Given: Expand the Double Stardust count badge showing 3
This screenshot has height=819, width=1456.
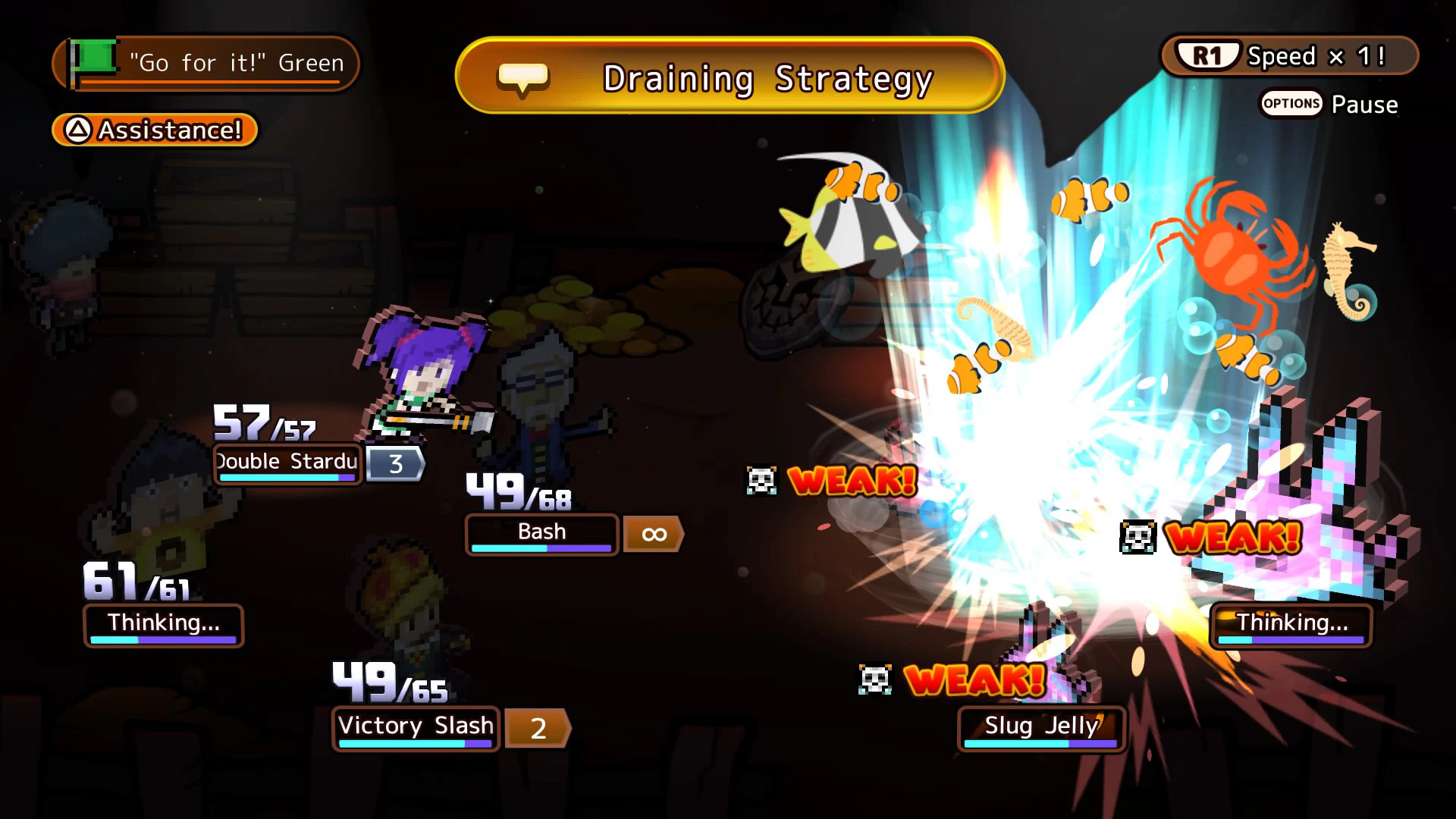Looking at the screenshot, I should (395, 463).
